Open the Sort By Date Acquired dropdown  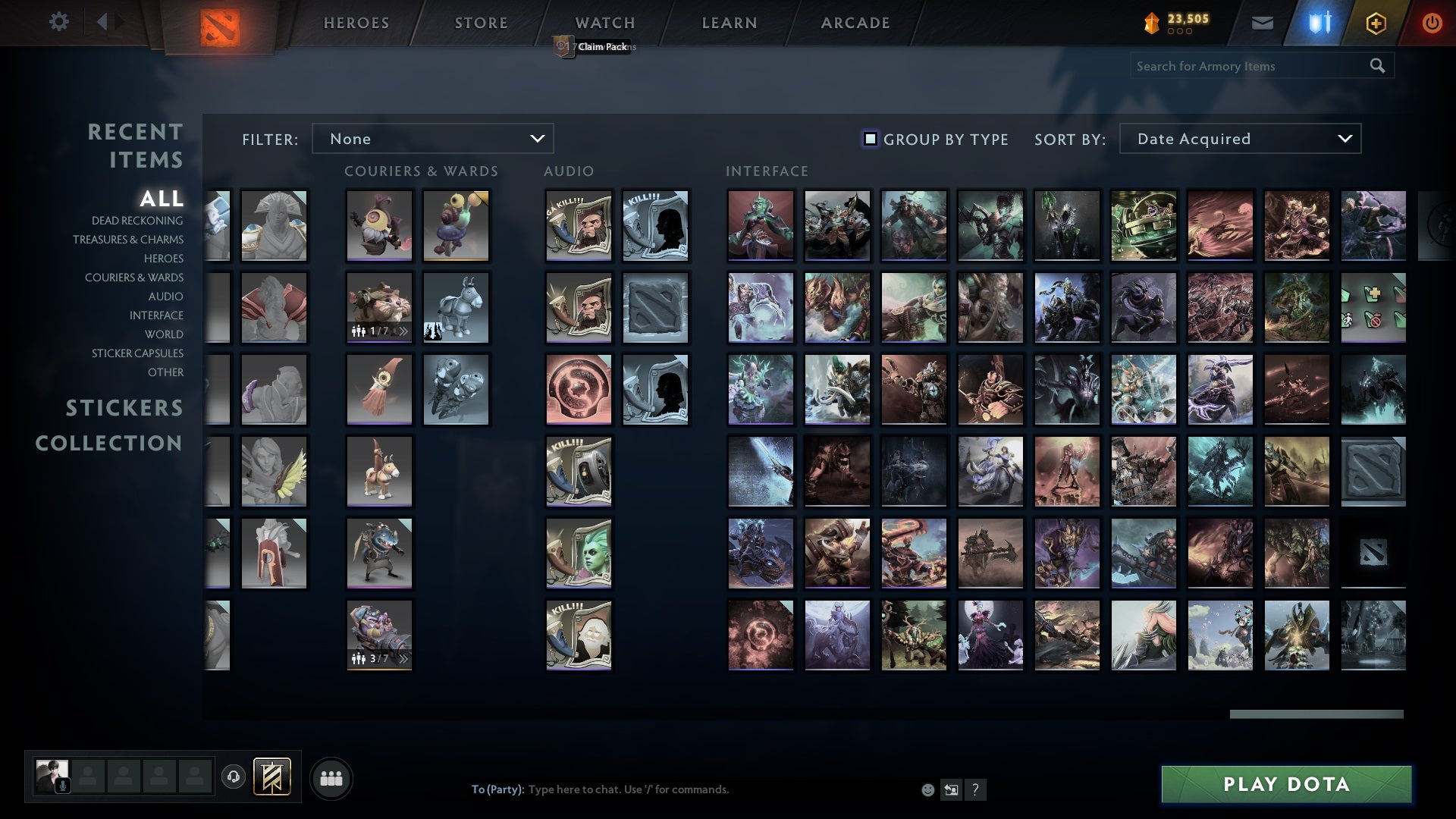(x=1239, y=139)
